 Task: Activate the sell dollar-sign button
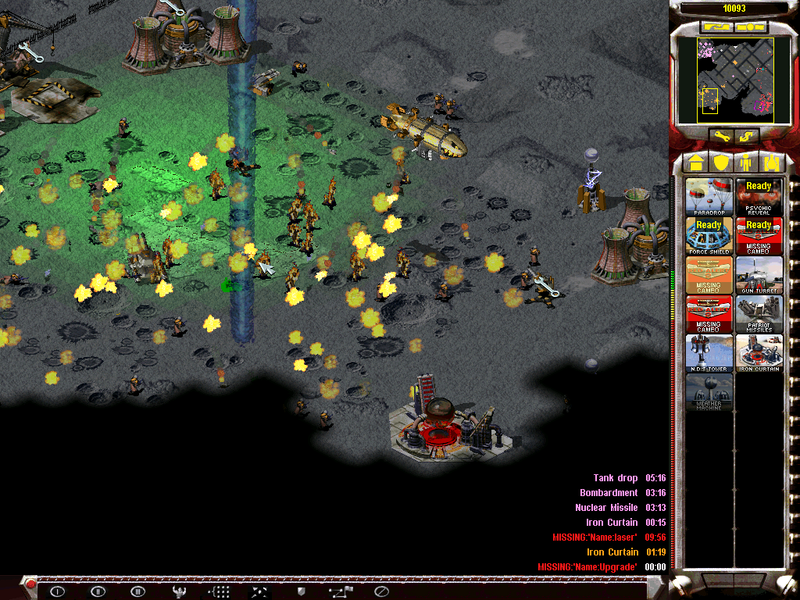[746, 135]
